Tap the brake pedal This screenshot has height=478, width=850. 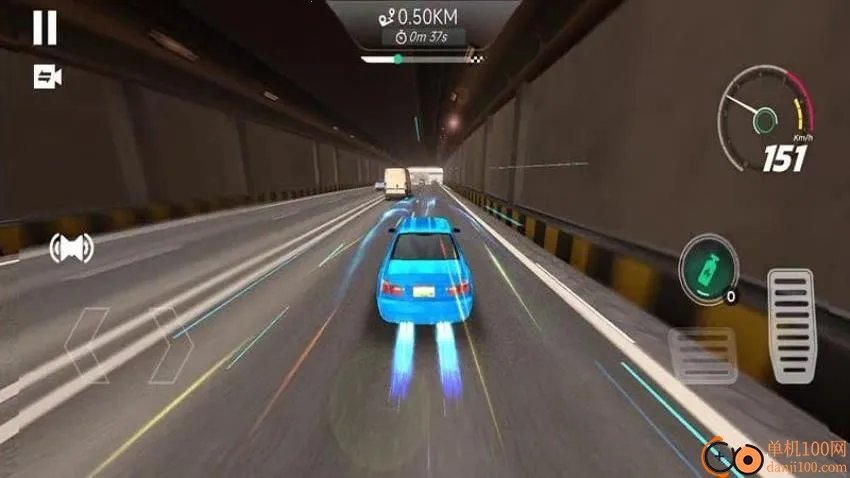703,354
